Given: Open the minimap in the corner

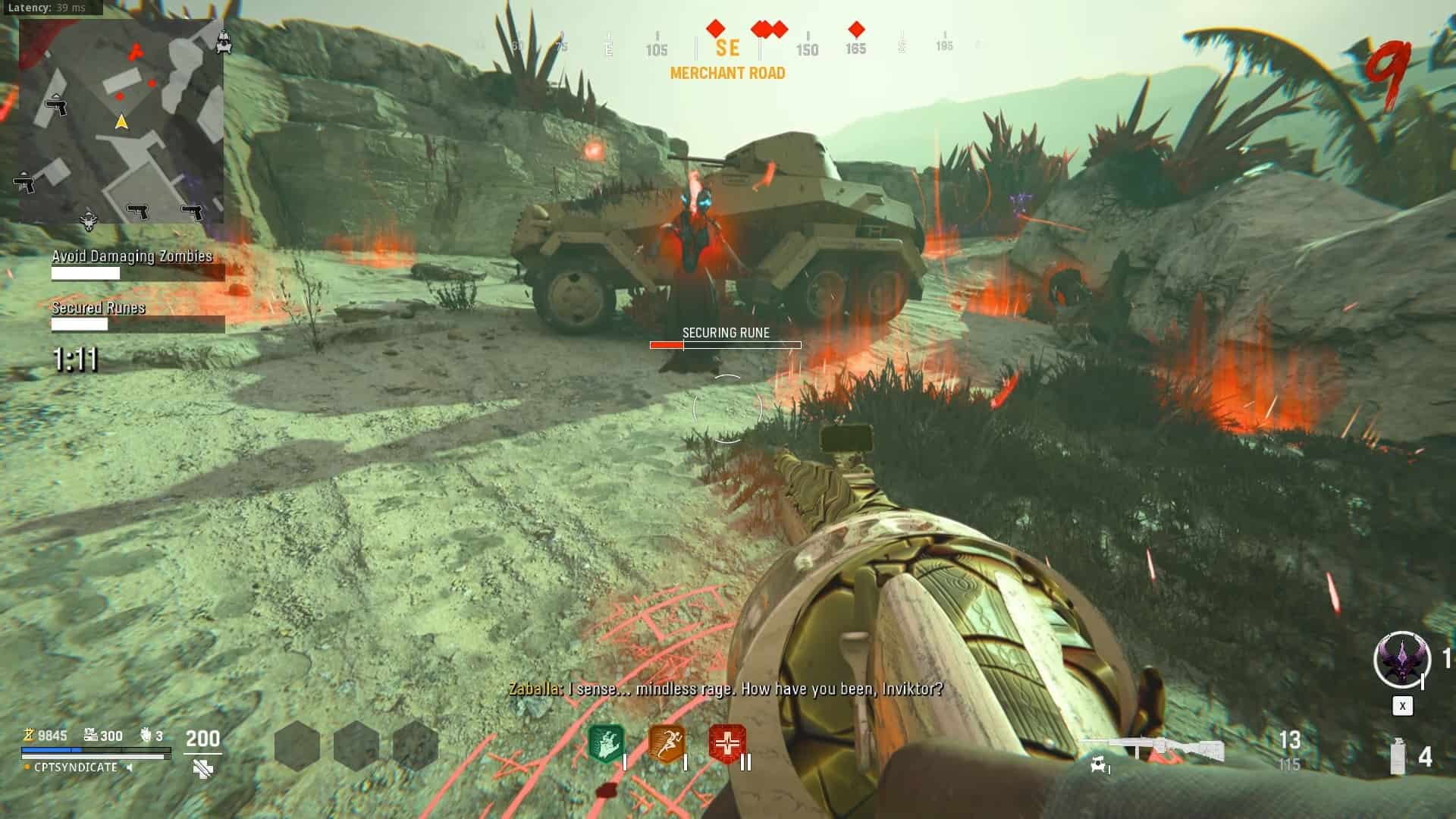Looking at the screenshot, I should click(121, 121).
